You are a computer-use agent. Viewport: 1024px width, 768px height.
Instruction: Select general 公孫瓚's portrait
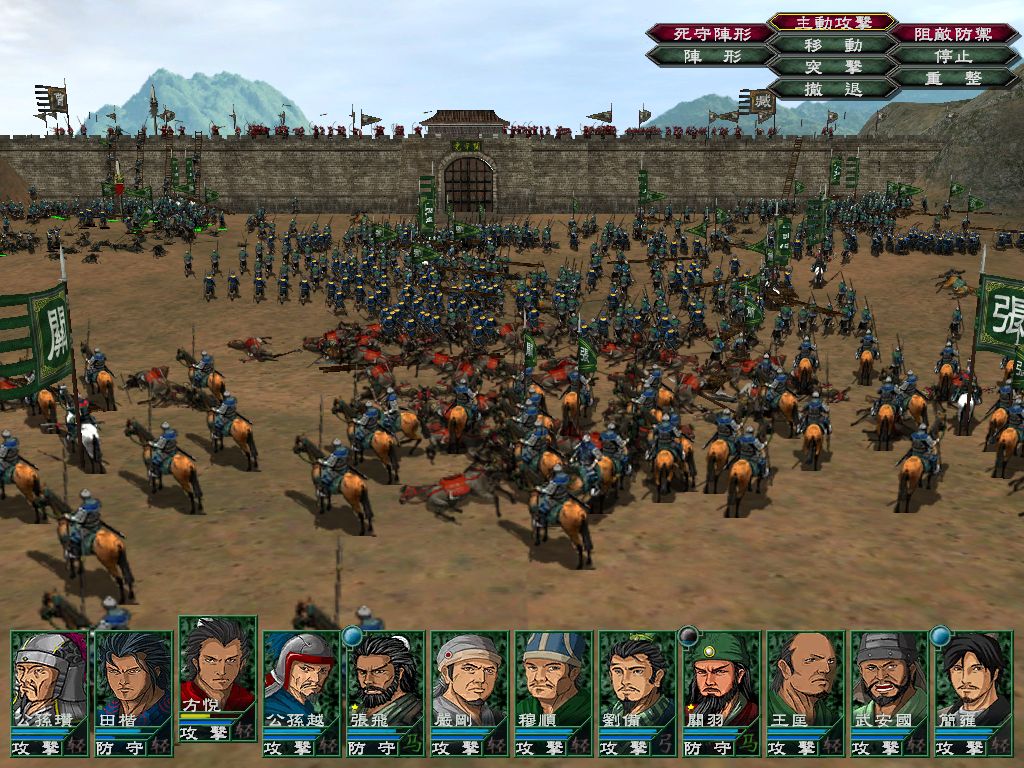(x=50, y=680)
